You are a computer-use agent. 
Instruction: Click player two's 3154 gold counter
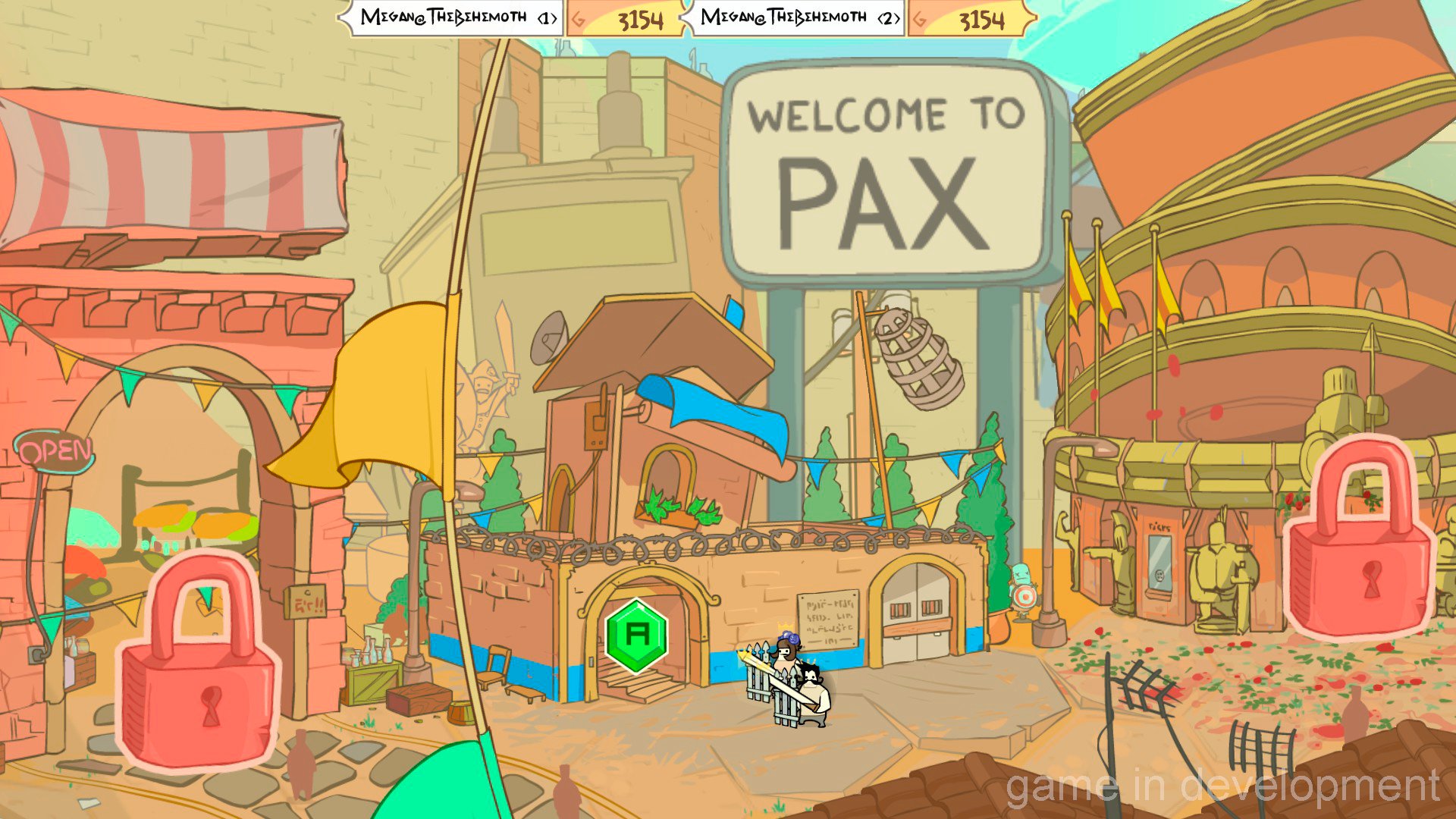(984, 19)
